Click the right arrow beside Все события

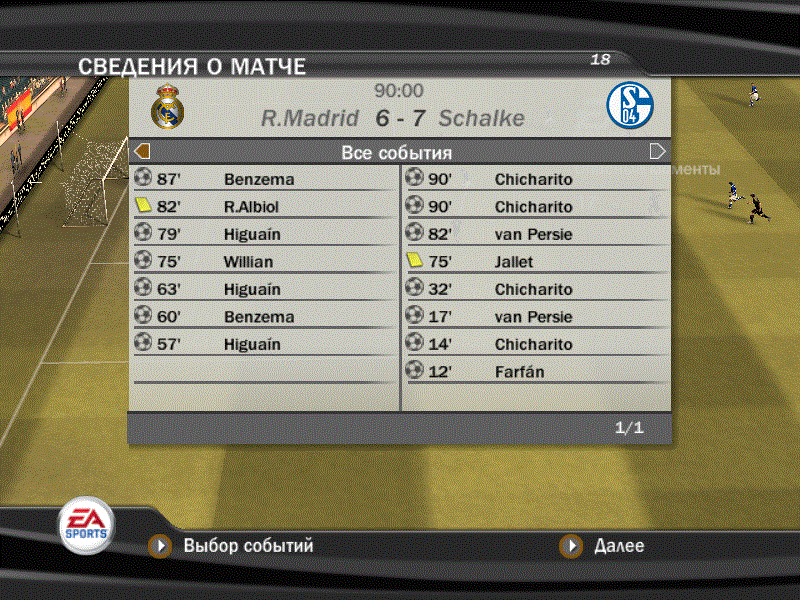(x=657, y=152)
